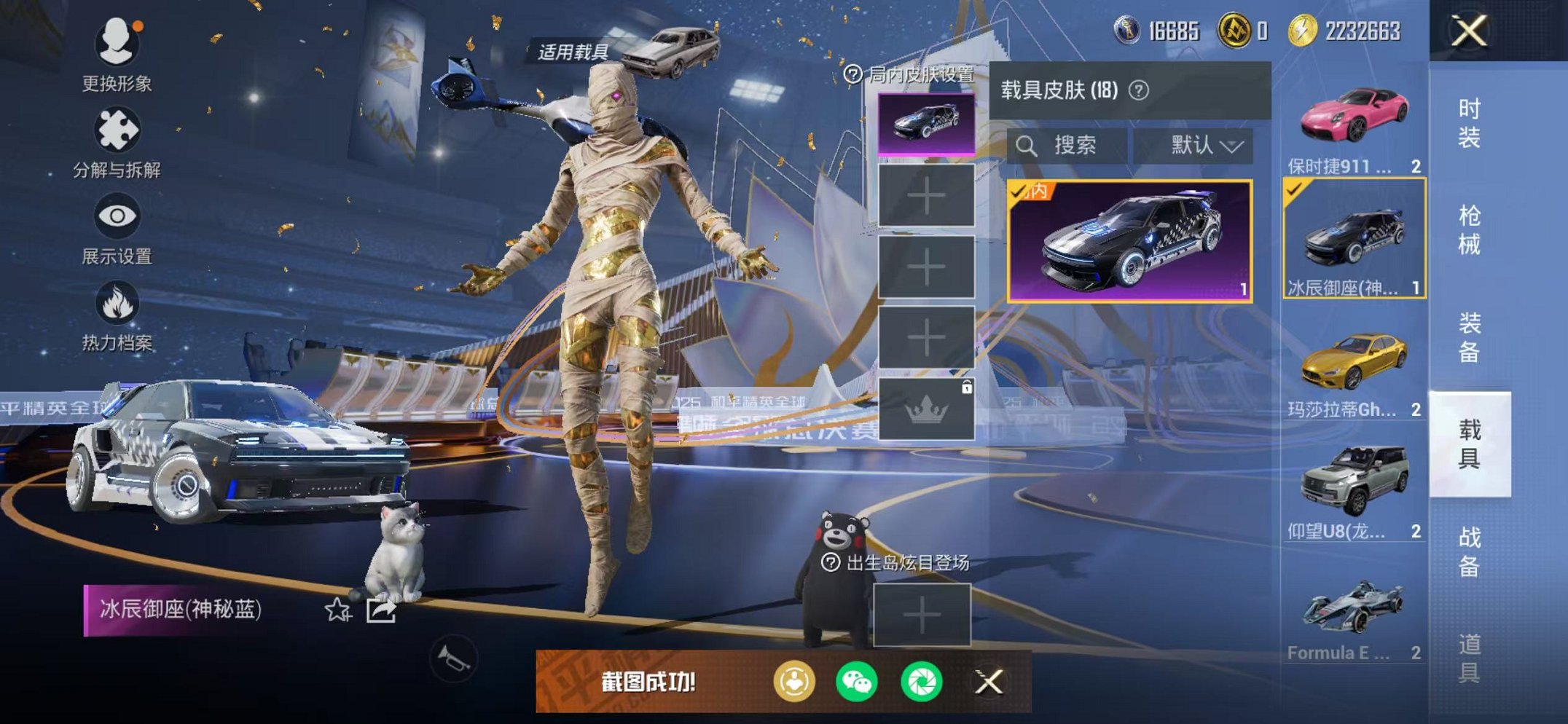Screen dimensions: 1568x724
Task: Pick the Formula E race car skin
Action: (1354, 612)
